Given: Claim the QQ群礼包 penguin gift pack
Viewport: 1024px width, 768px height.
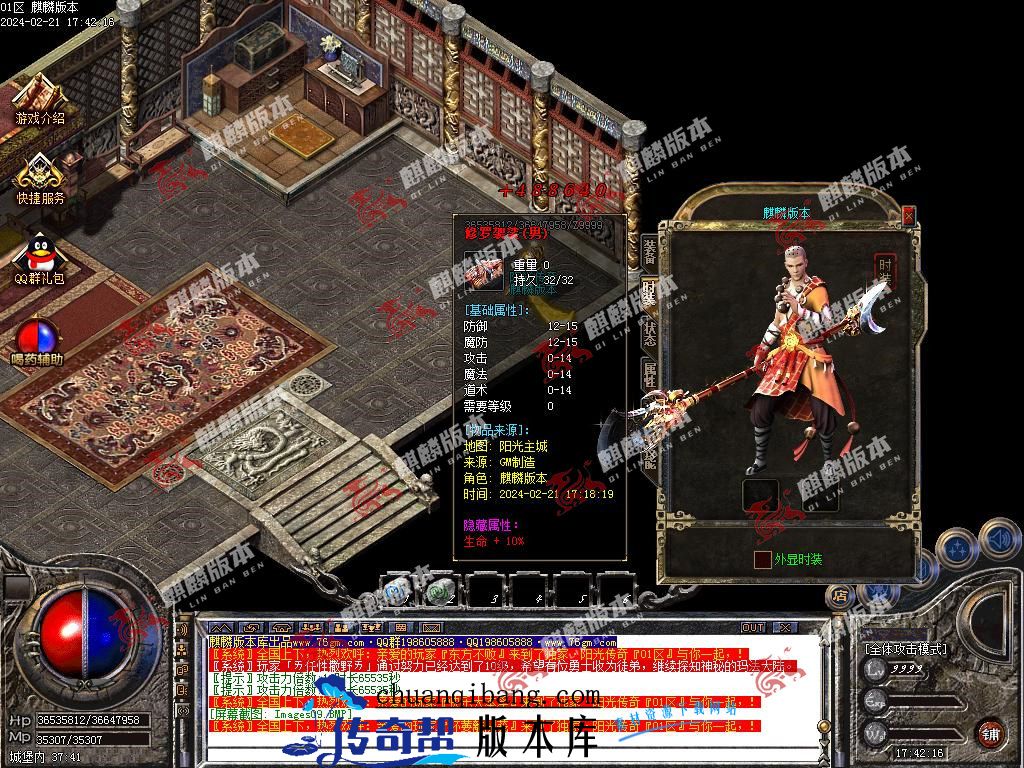Looking at the screenshot, I should (x=40, y=256).
